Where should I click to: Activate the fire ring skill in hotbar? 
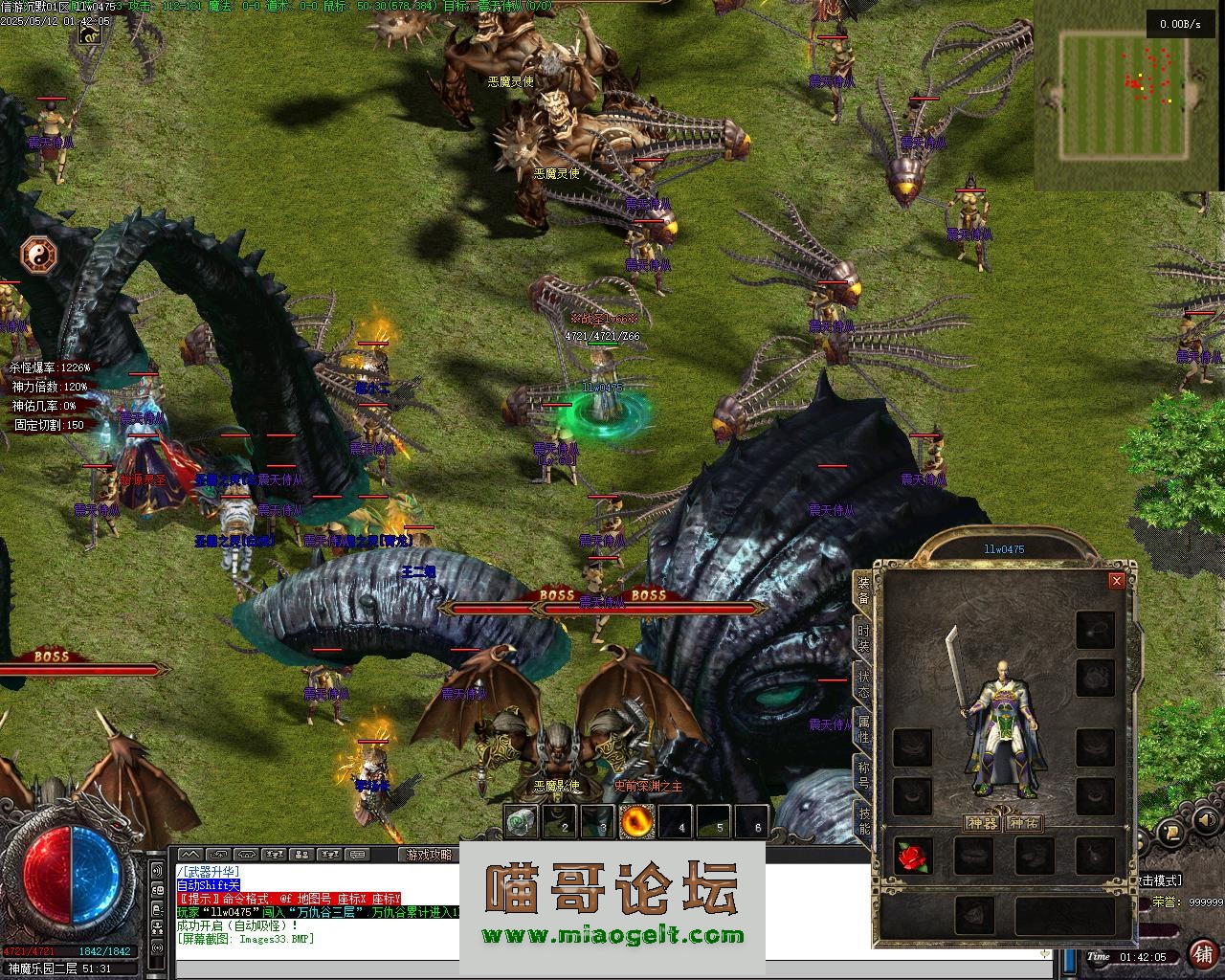point(636,821)
